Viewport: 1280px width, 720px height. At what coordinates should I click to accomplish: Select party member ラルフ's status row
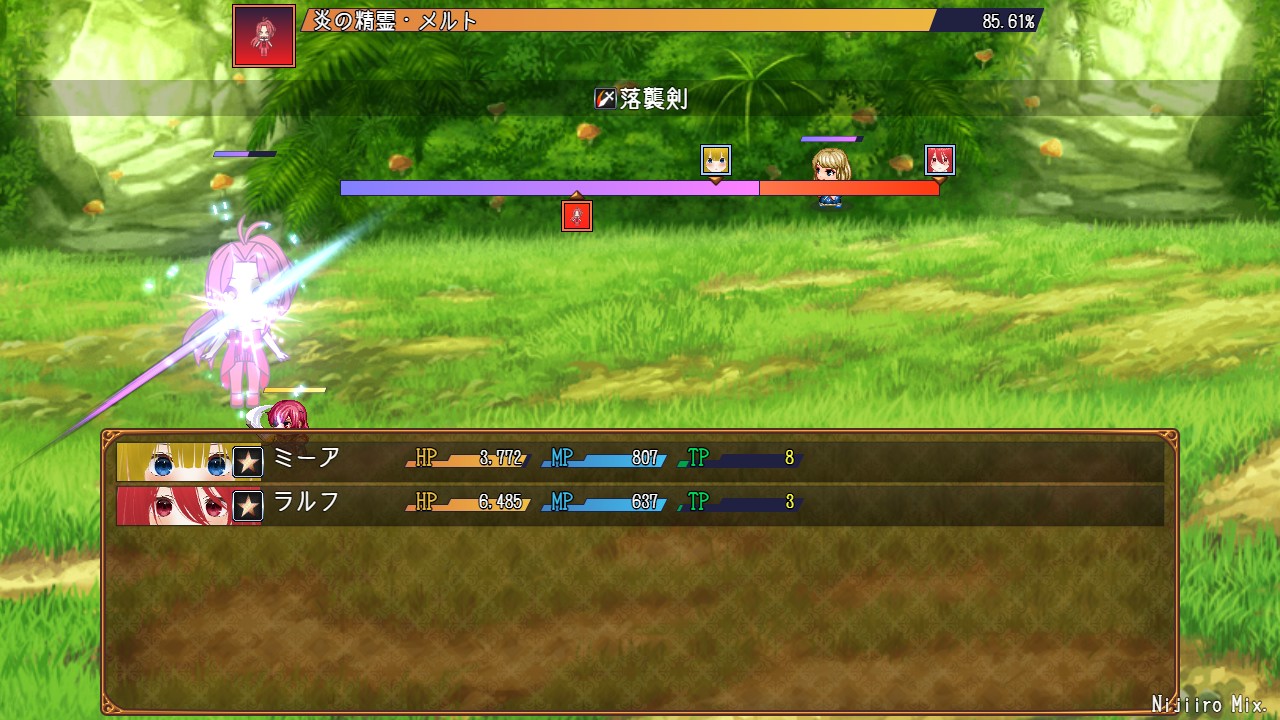point(640,505)
